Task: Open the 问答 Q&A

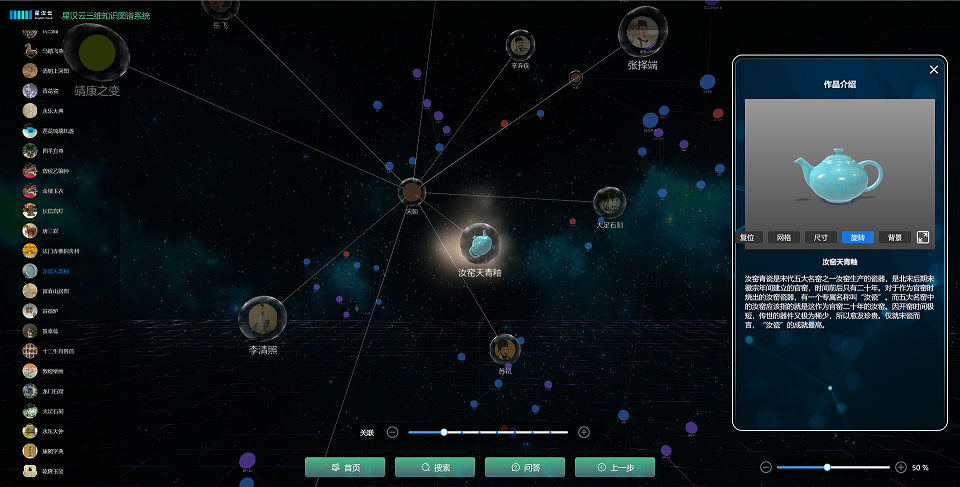Action: coord(525,467)
